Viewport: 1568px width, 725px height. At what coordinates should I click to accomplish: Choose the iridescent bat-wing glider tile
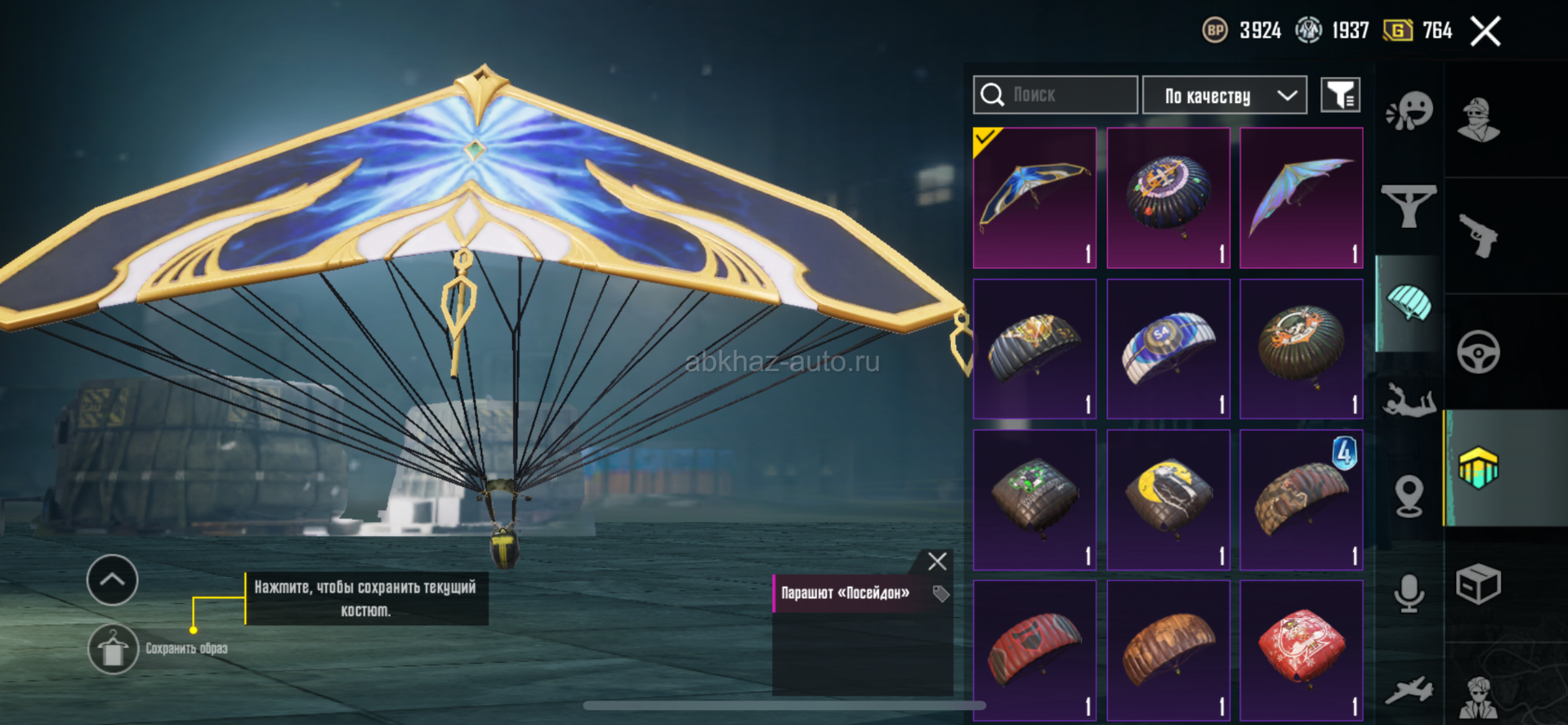[1301, 198]
